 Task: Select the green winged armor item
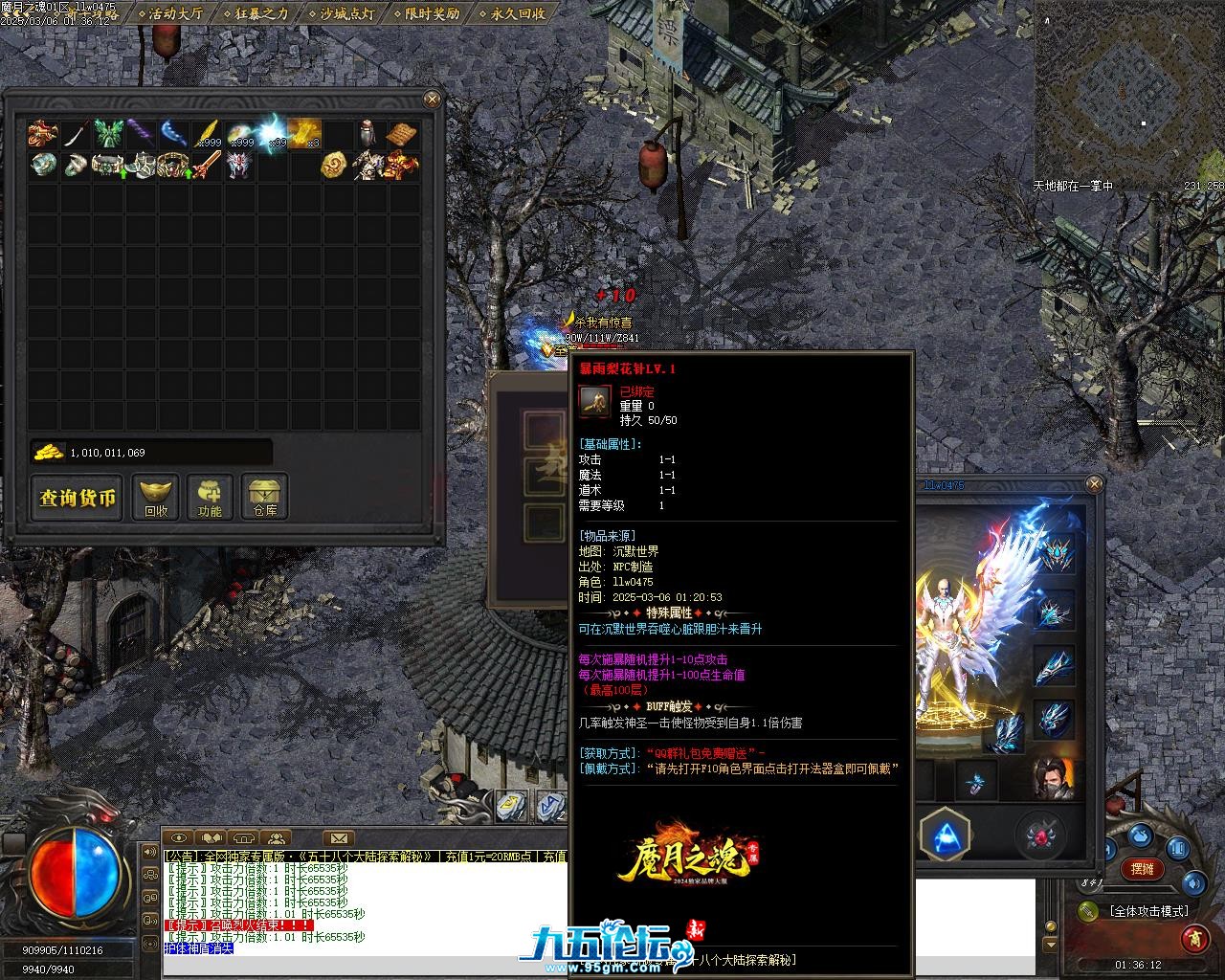coord(108,134)
